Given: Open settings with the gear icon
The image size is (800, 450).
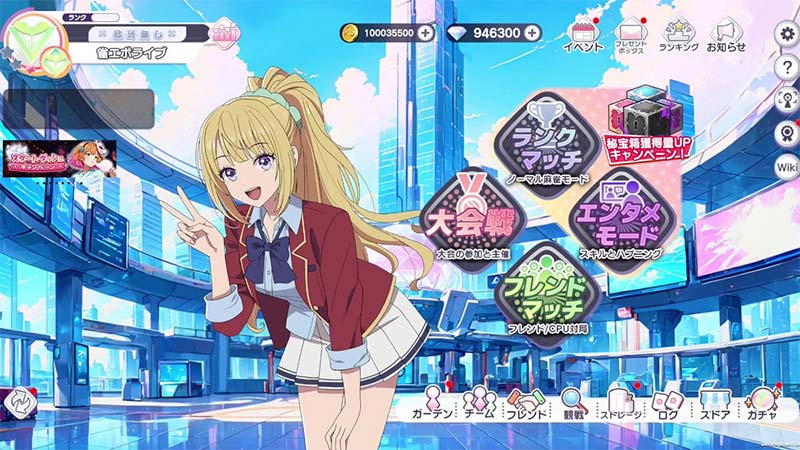Looking at the screenshot, I should [787, 34].
